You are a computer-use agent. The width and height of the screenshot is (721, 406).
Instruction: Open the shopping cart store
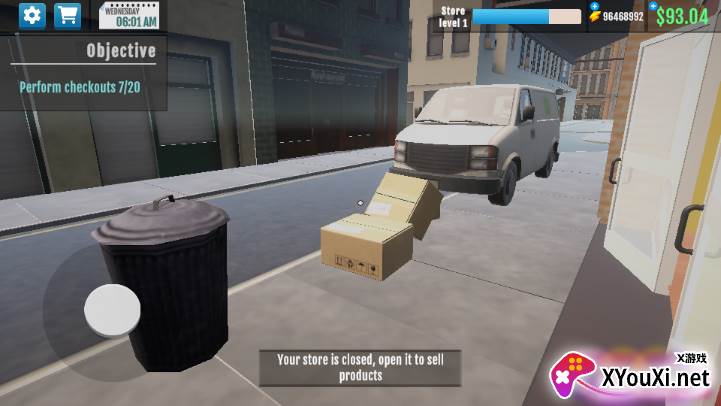(68, 16)
